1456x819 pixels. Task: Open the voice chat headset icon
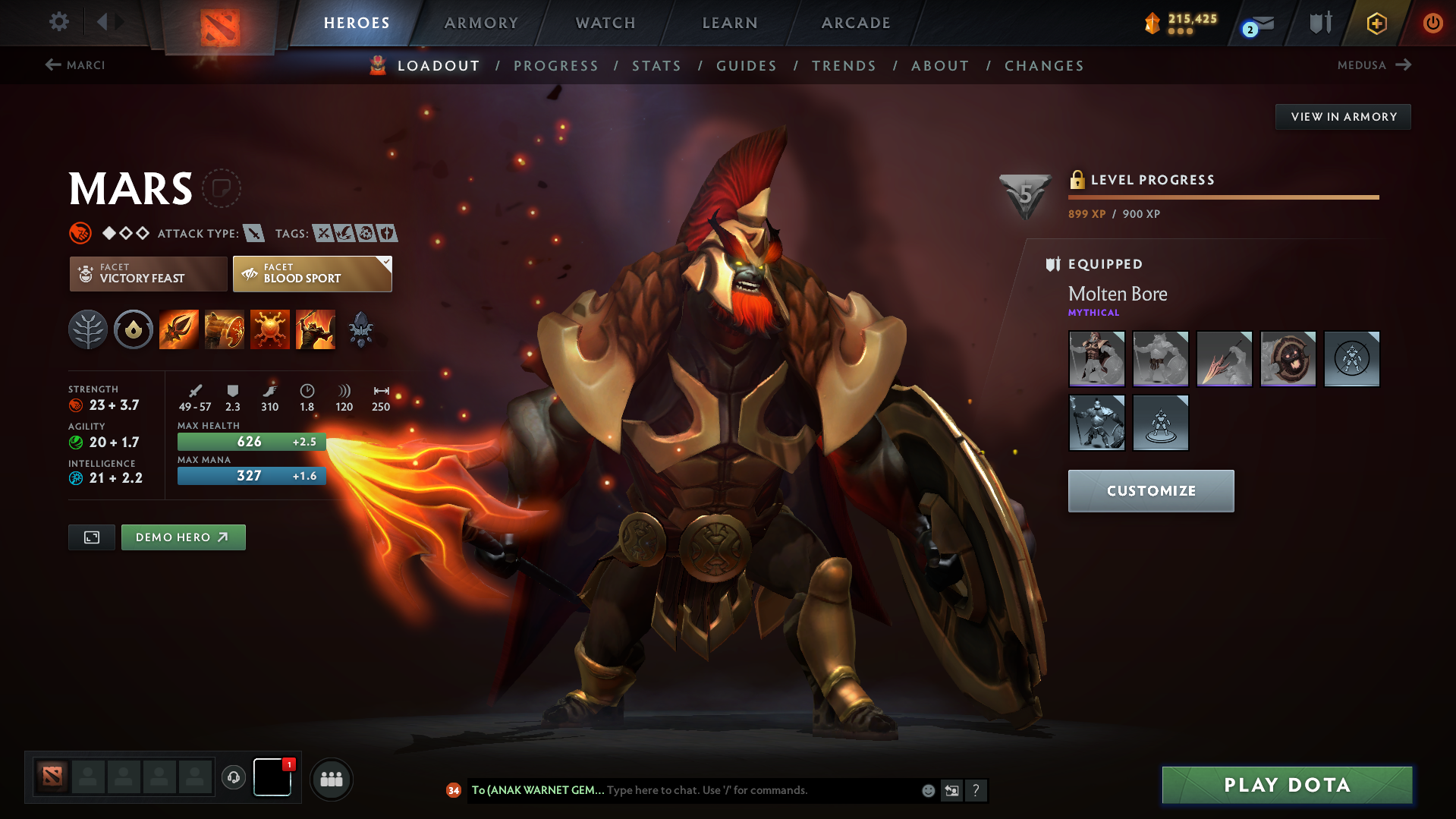pos(233,778)
